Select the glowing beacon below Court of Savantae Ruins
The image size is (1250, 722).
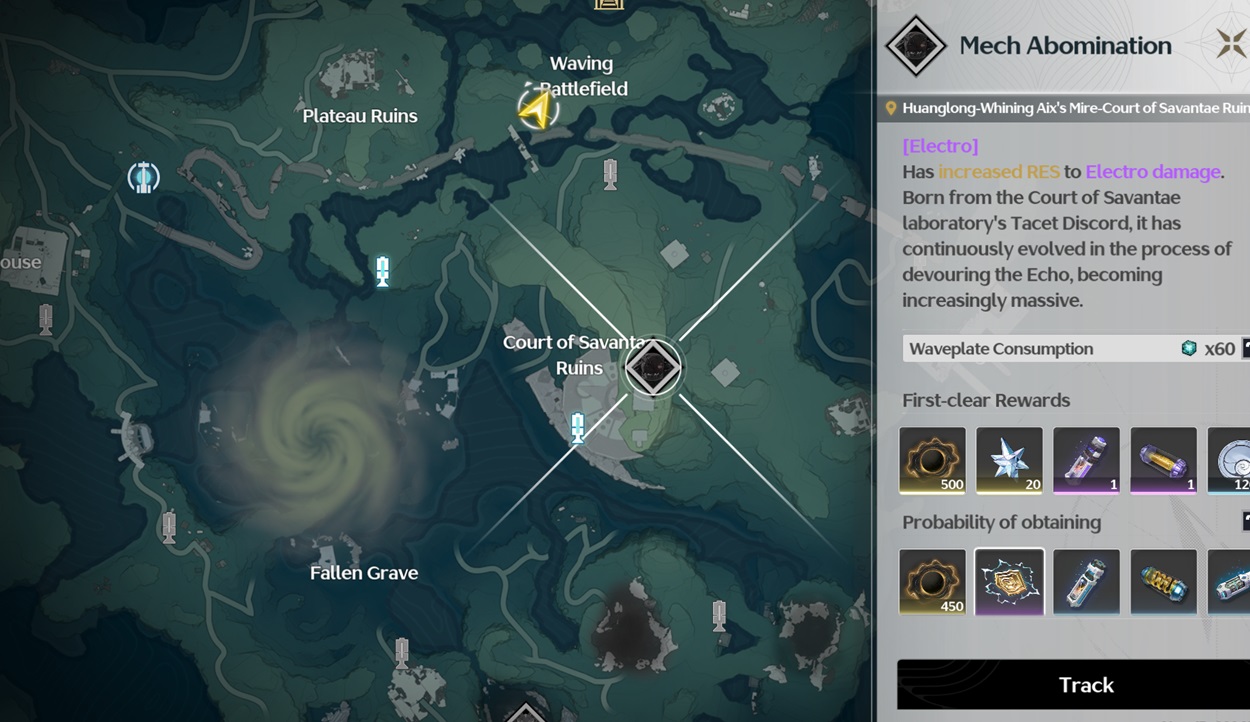tap(577, 427)
